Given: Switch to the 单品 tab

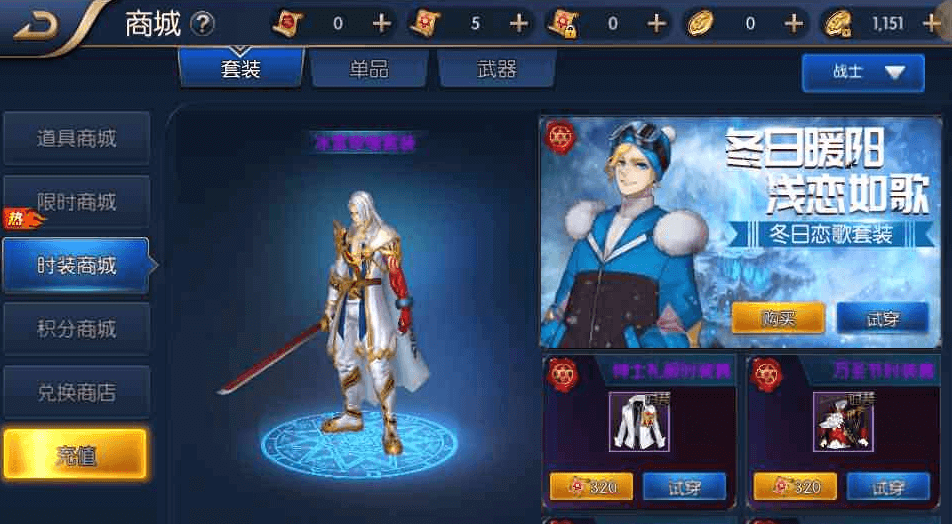Looking at the screenshot, I should [368, 69].
